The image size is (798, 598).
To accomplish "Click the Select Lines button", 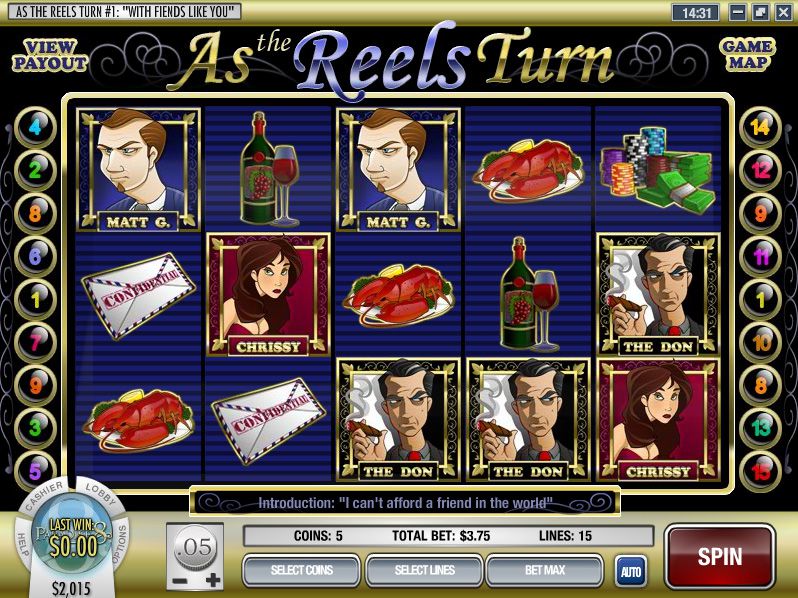I will tap(424, 570).
